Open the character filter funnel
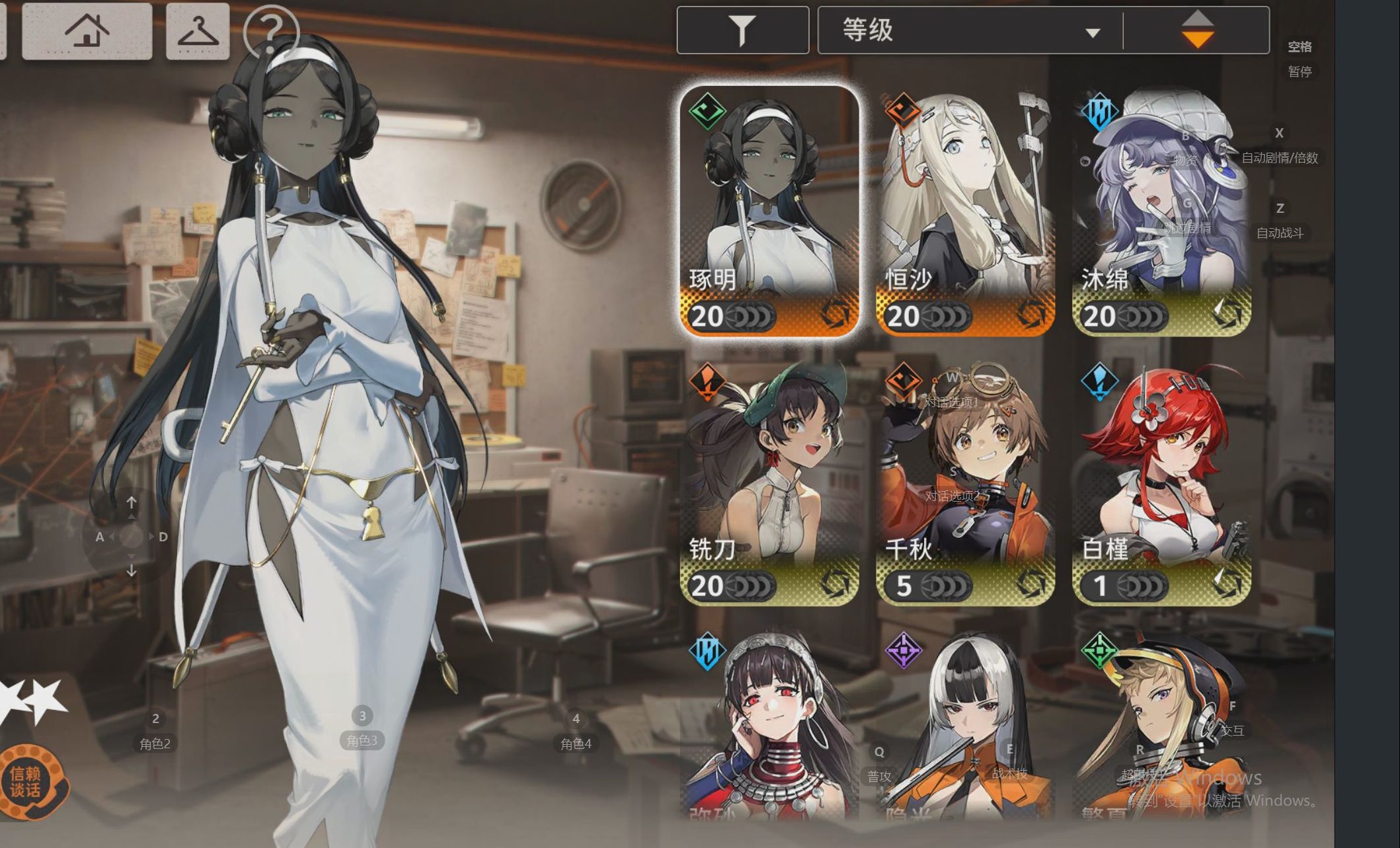This screenshot has width=1400, height=848. point(742,30)
